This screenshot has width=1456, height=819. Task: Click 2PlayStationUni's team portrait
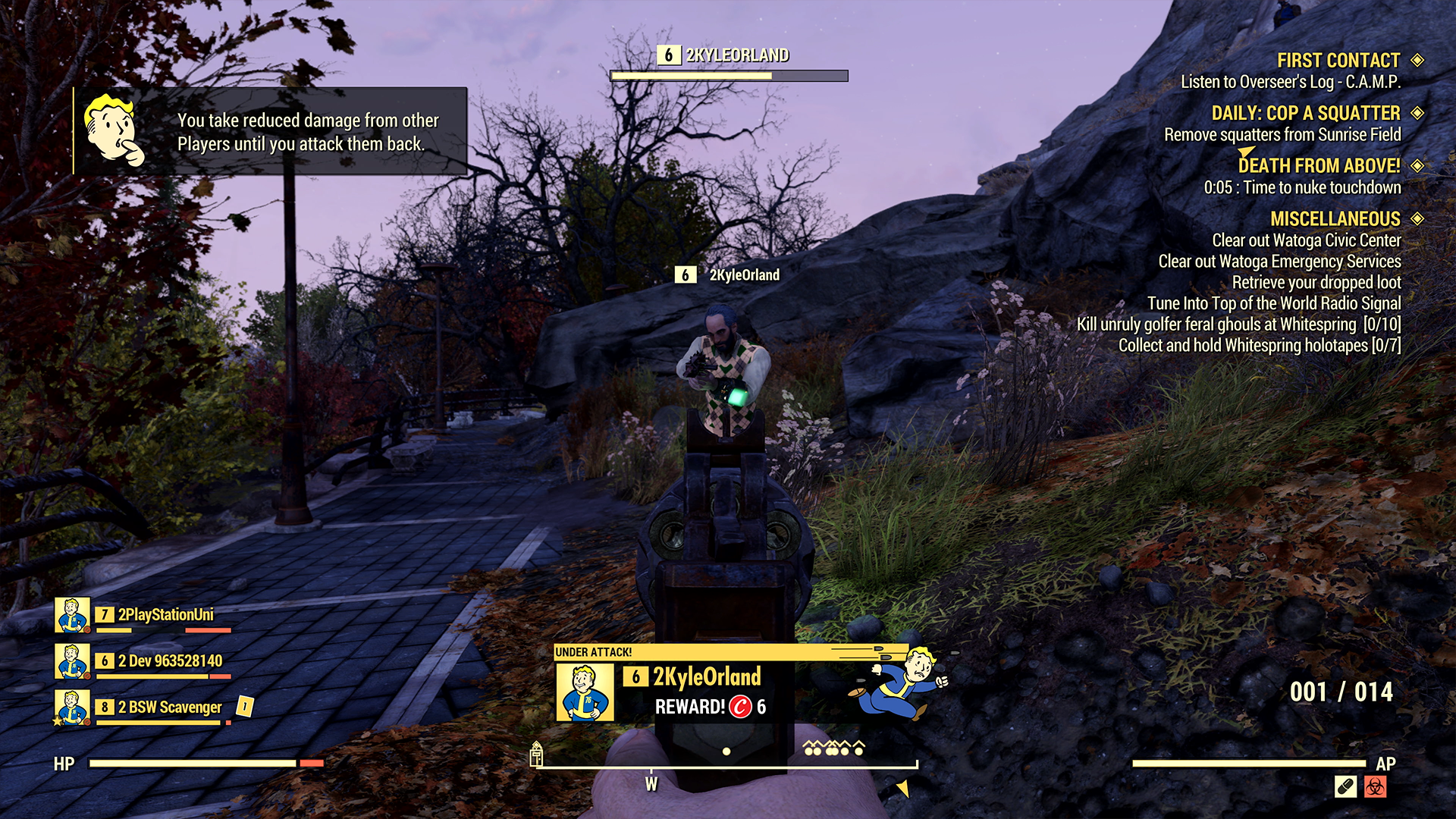tap(71, 613)
